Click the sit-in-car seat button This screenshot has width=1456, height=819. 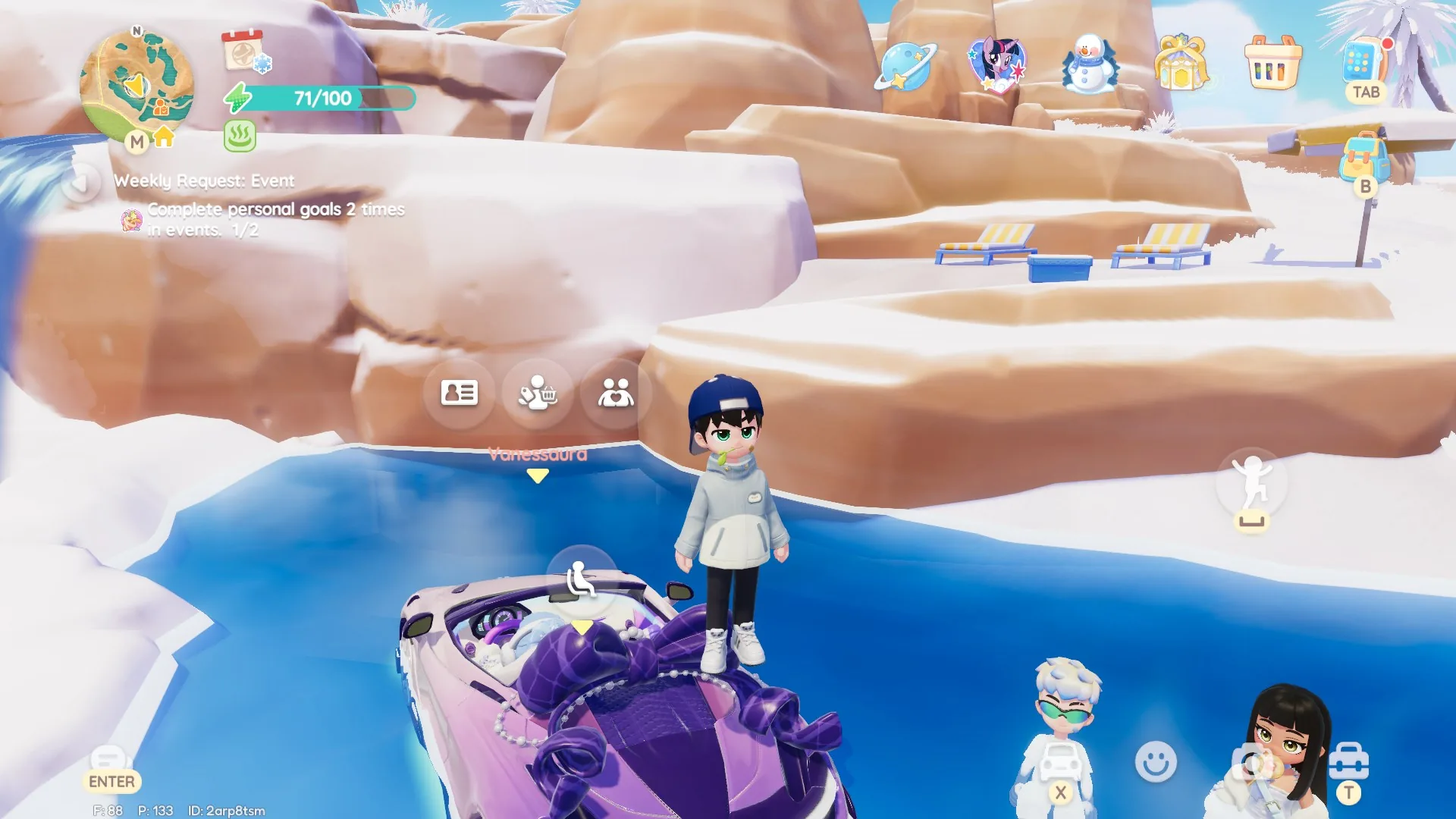coord(582,580)
